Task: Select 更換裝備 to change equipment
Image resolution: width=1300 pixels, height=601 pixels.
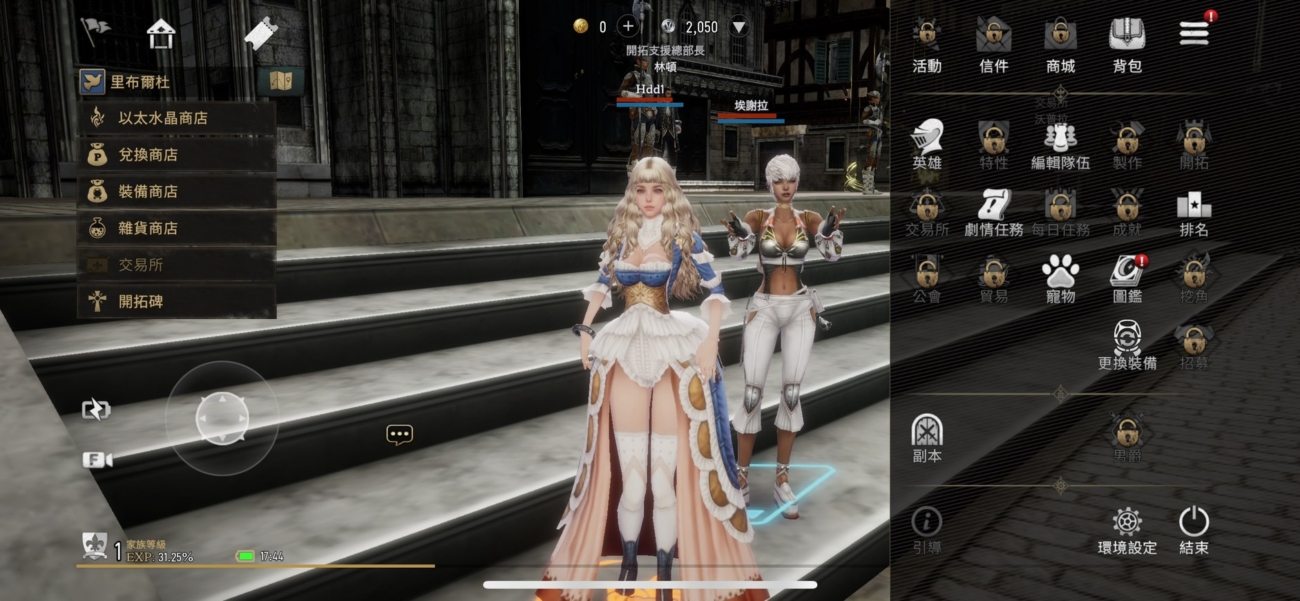Action: coord(1127,346)
